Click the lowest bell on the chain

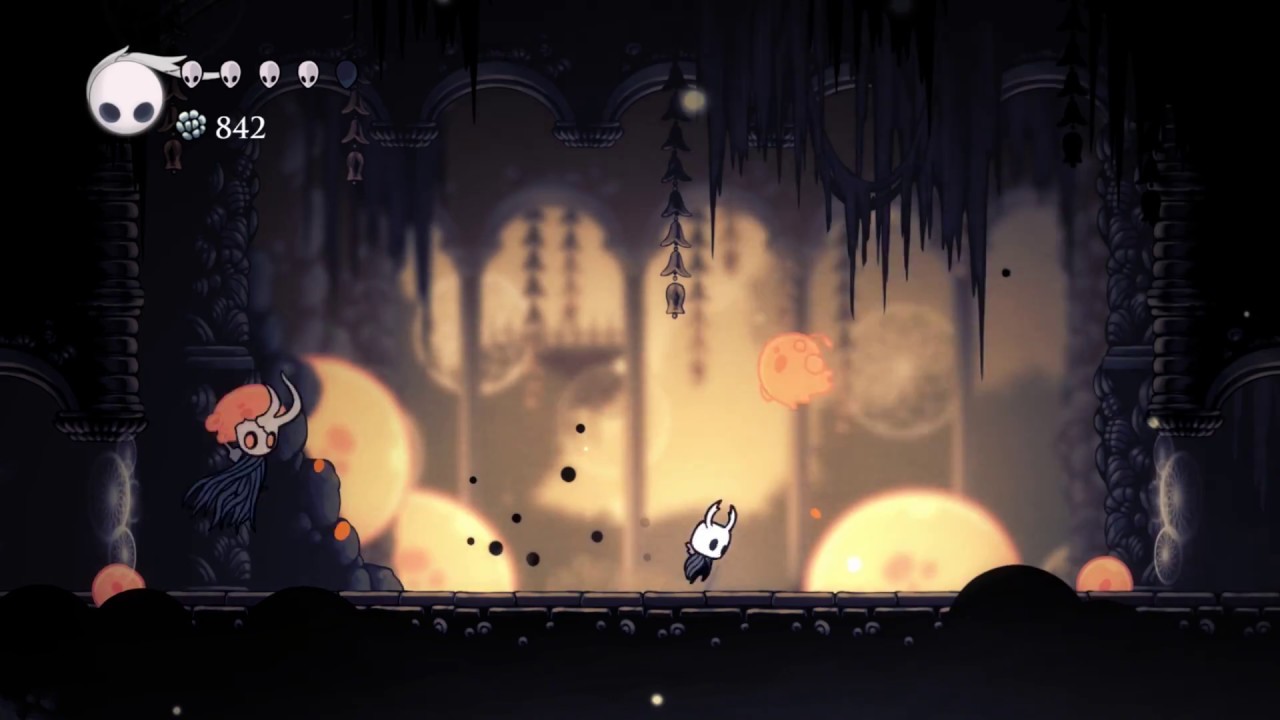675,295
